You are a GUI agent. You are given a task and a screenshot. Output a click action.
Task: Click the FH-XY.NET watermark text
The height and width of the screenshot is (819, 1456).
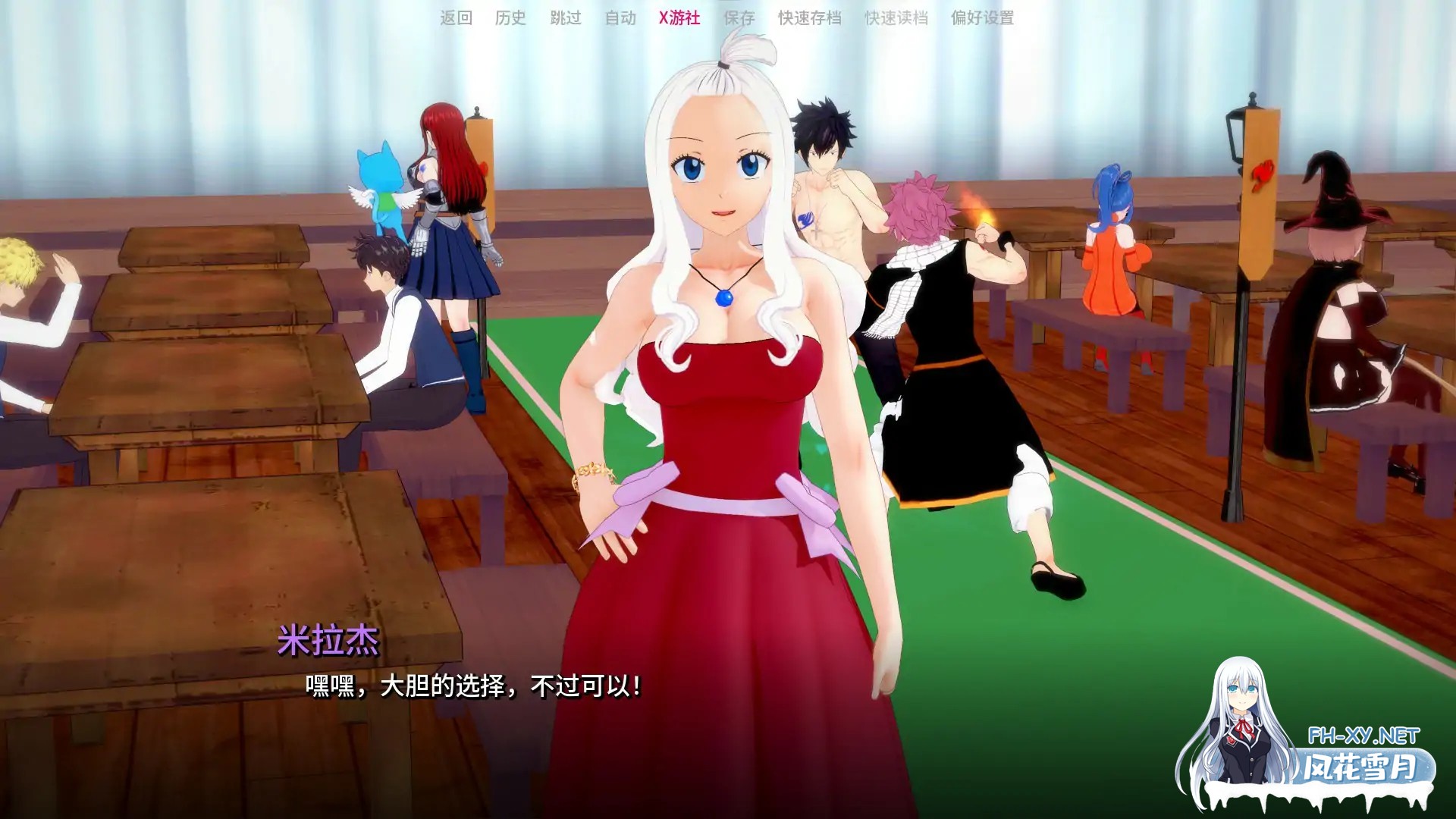tap(1362, 734)
